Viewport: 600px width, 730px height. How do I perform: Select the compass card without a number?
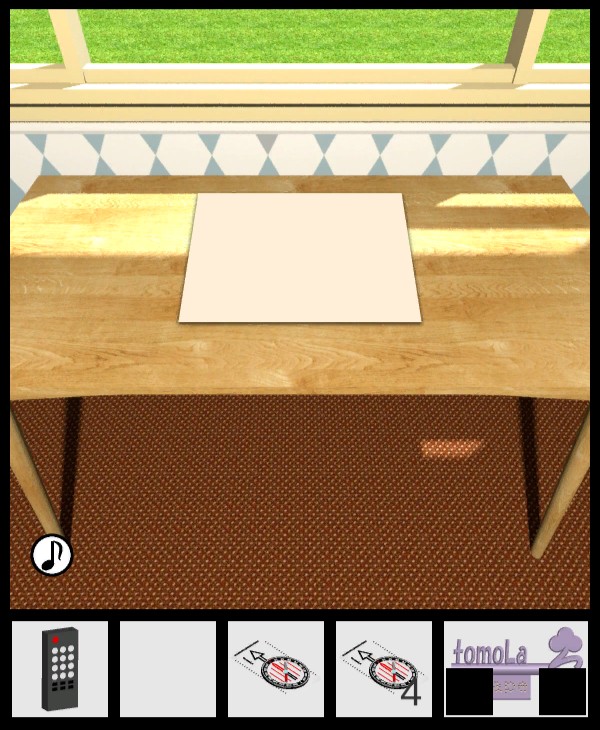276,669
